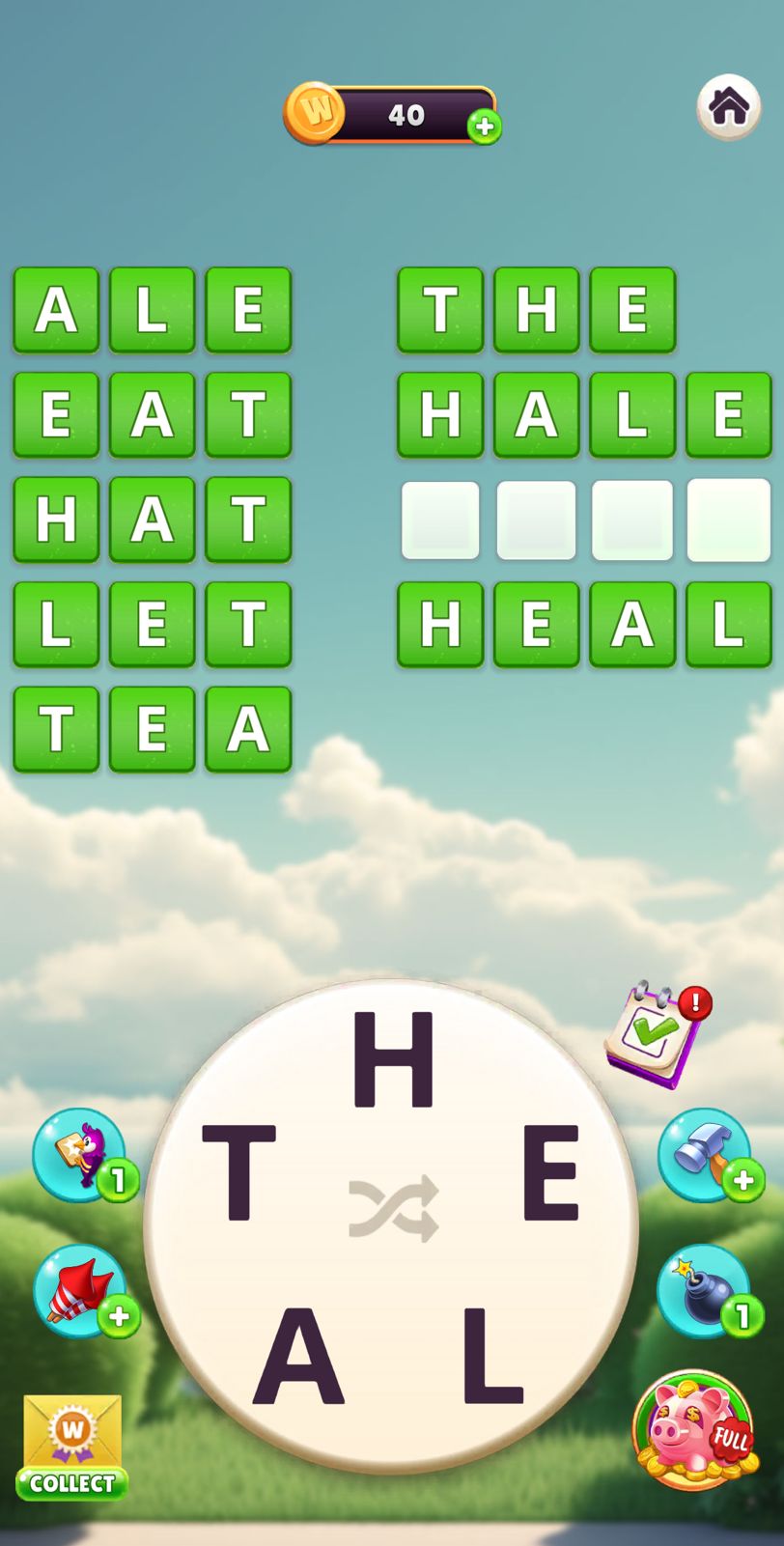
Task: Pick the letter A on the wheel
Action: pyautogui.click(x=298, y=1355)
